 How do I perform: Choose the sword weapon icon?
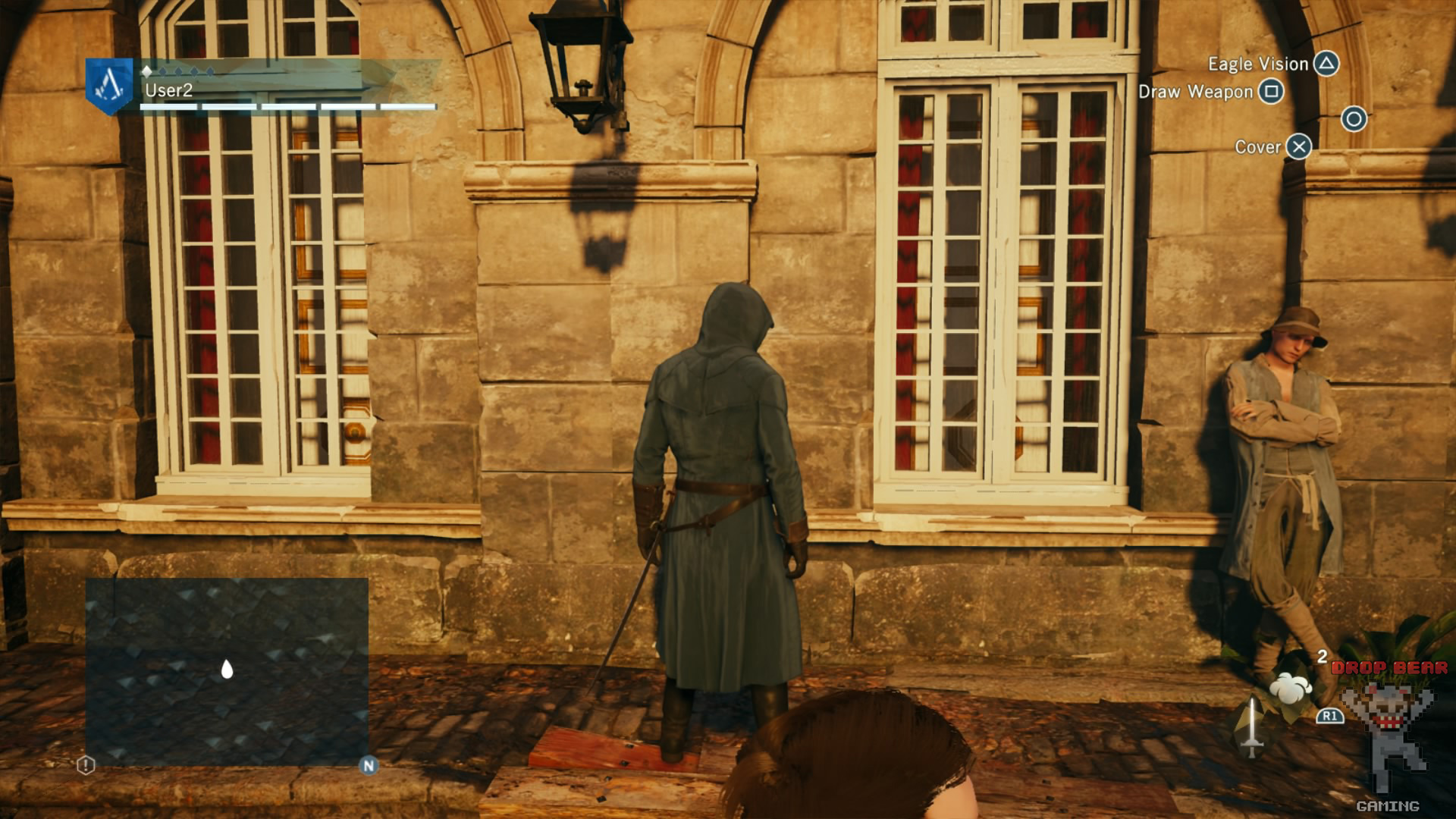(x=1251, y=727)
